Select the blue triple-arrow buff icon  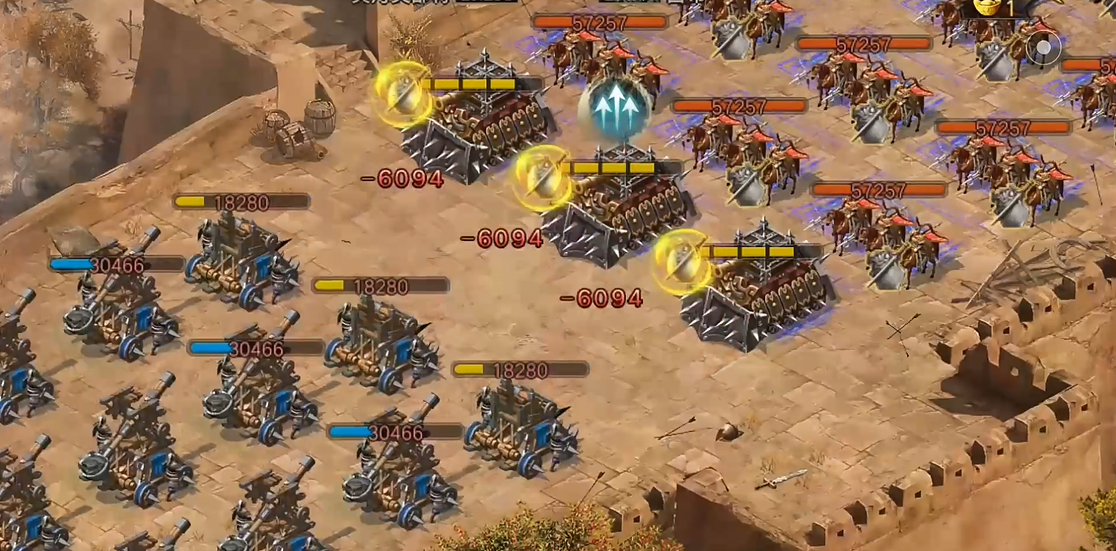pyautogui.click(x=616, y=103)
